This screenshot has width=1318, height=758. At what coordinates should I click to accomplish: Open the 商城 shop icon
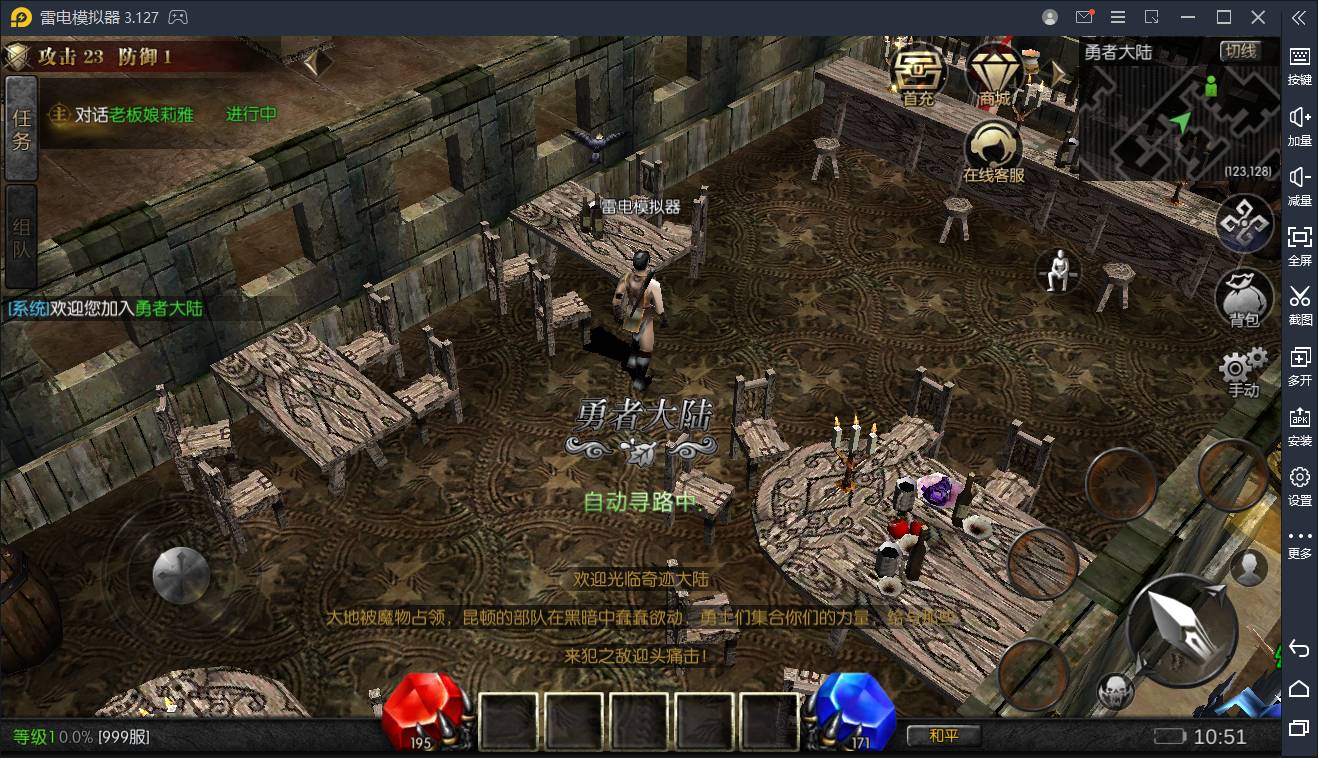click(x=993, y=73)
